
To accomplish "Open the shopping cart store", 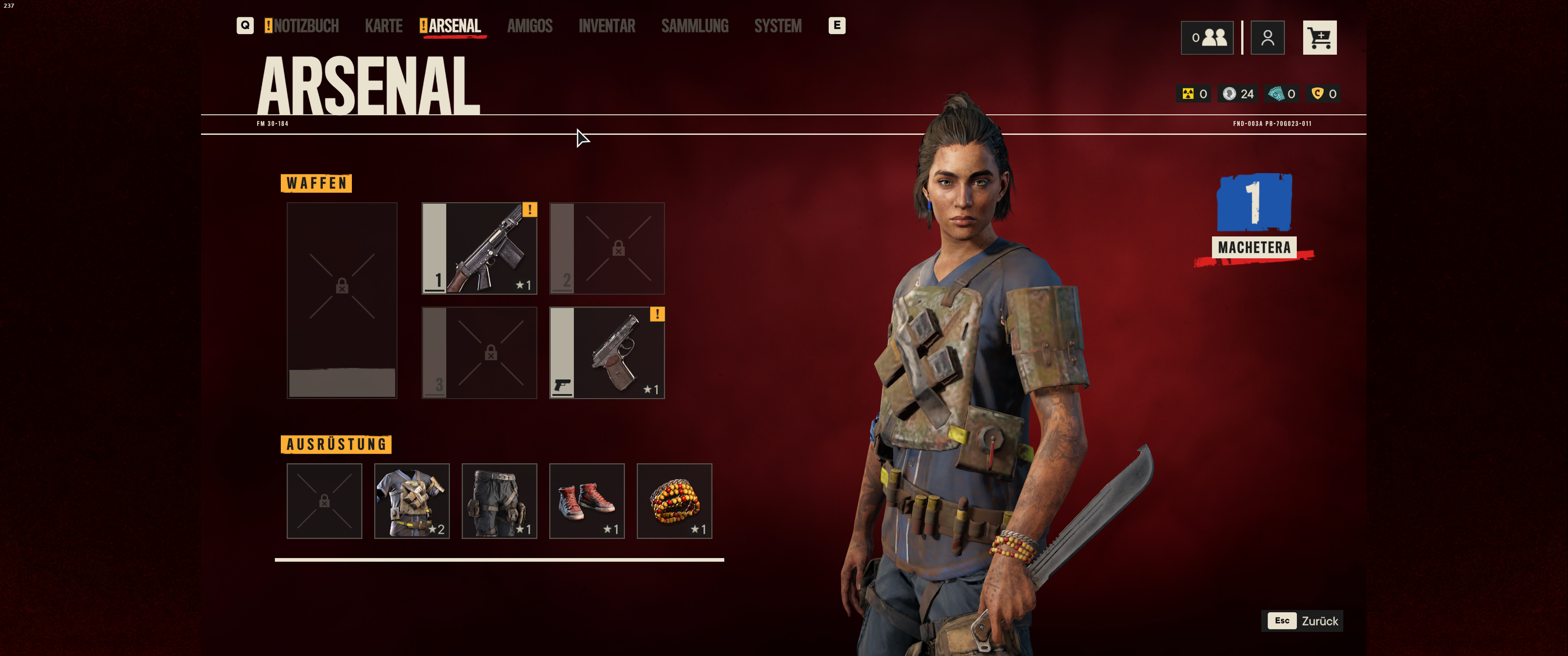I will [x=1319, y=38].
